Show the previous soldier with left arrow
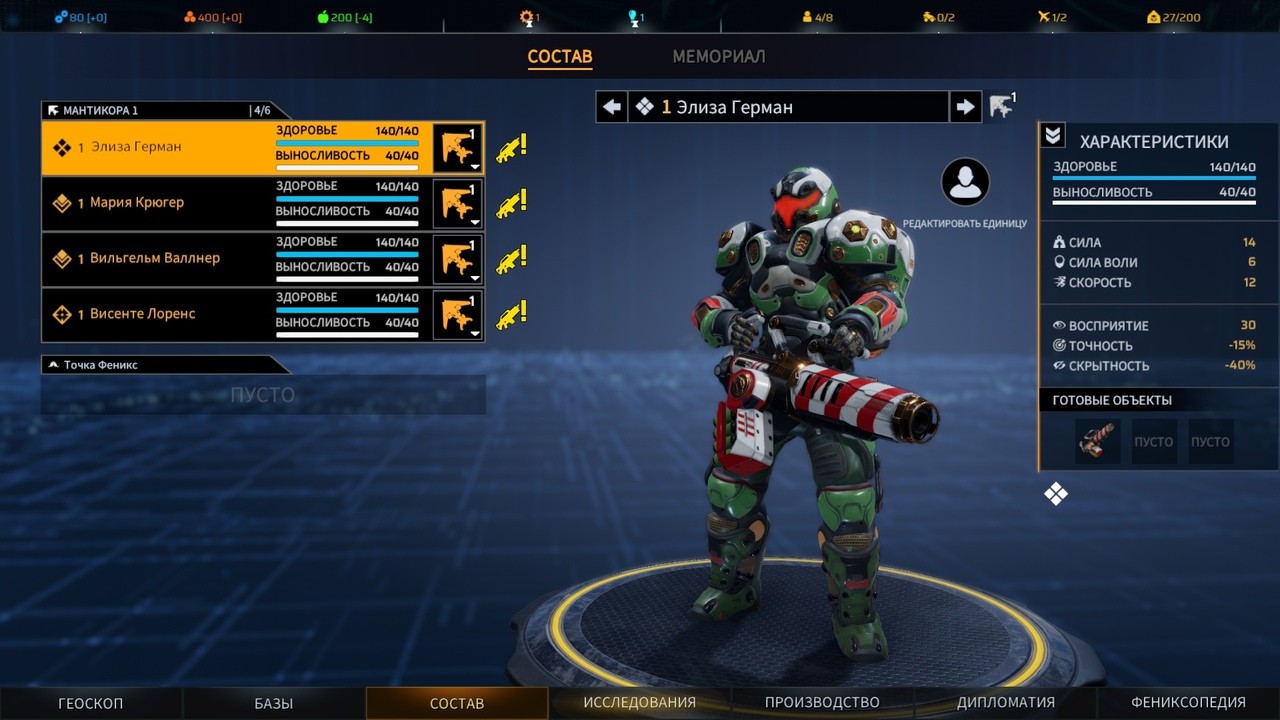The width and height of the screenshot is (1280, 720). point(612,107)
